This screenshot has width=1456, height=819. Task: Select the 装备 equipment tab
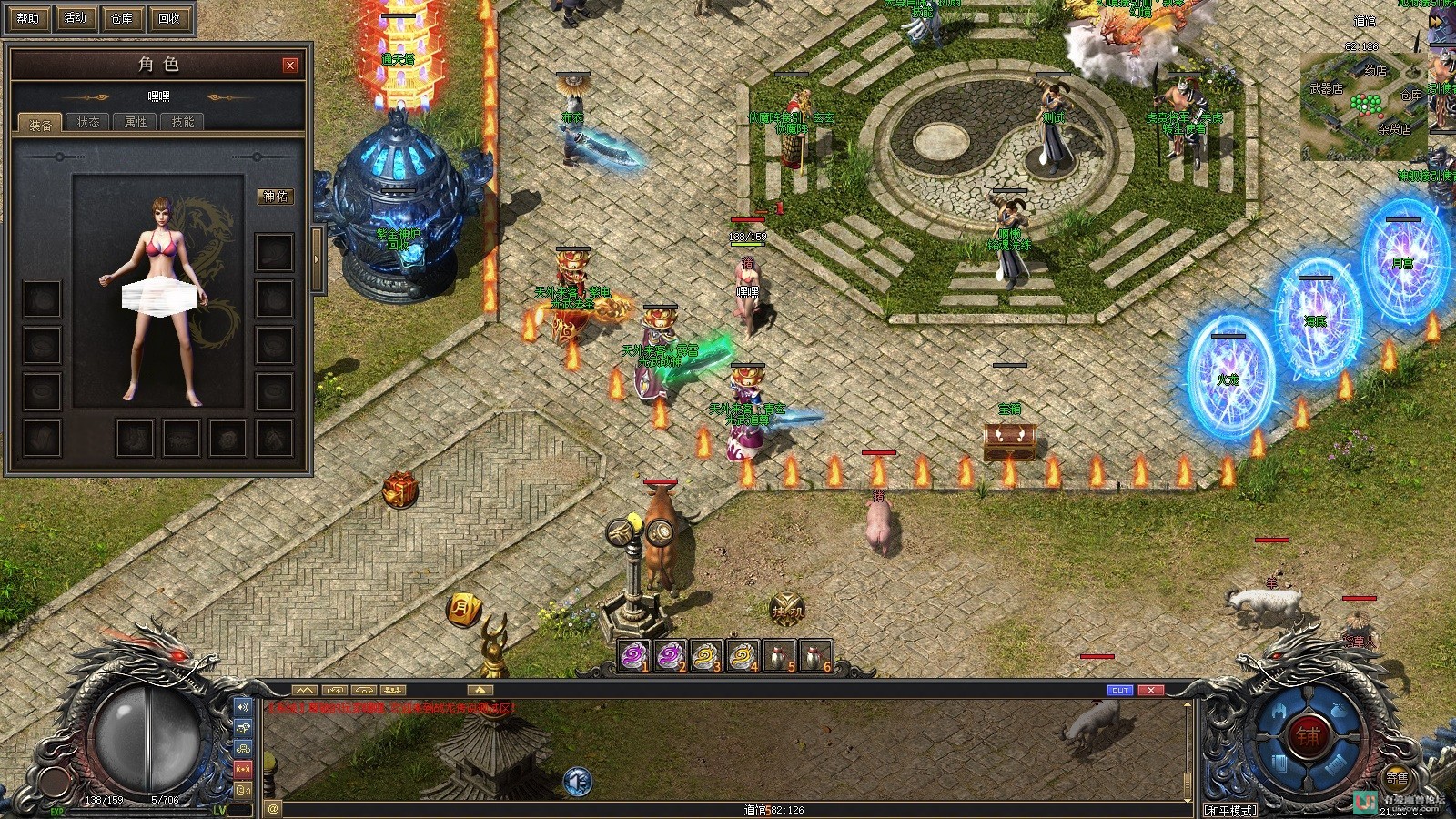pos(40,124)
